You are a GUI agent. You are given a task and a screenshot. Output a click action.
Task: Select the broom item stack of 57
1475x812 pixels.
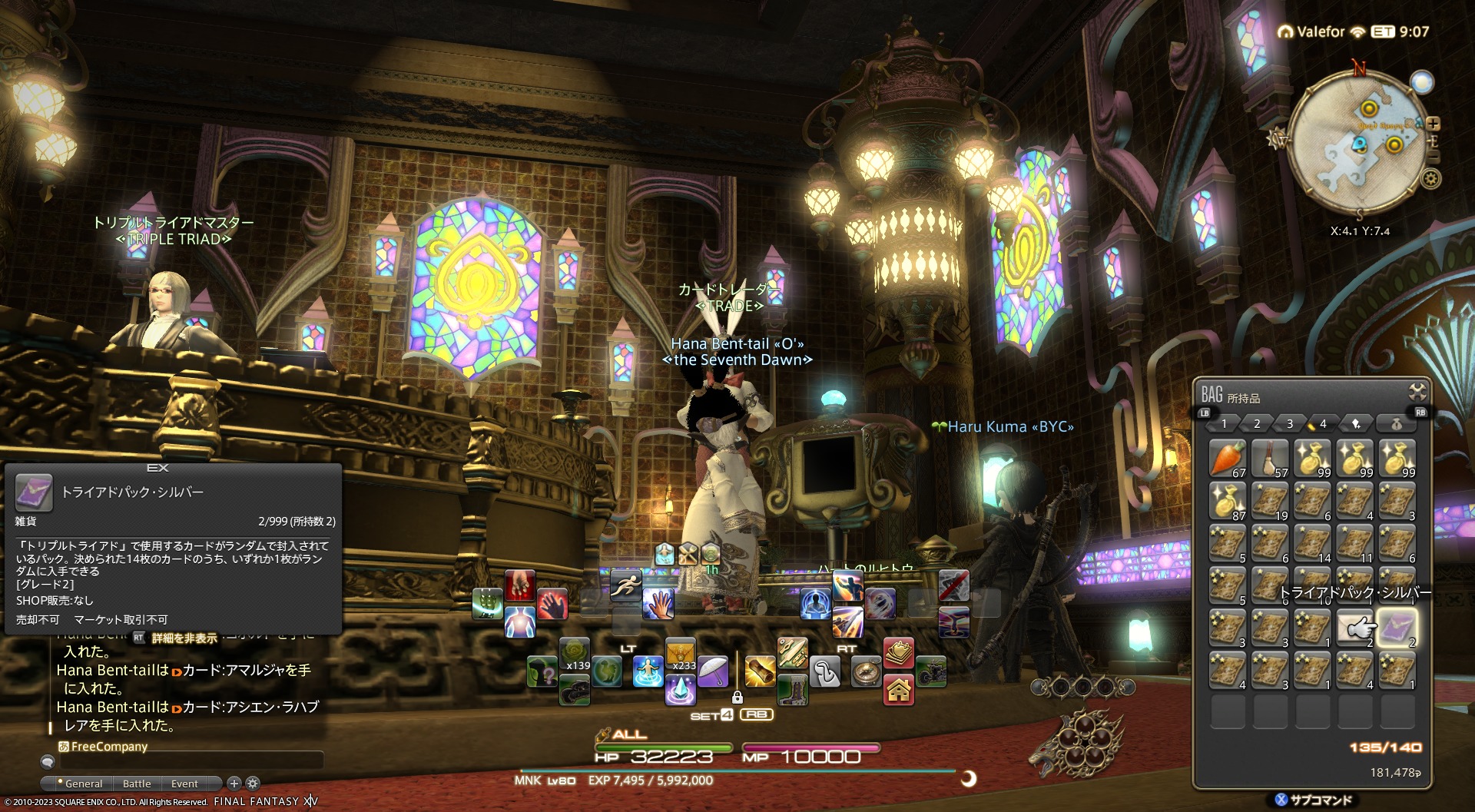(1270, 459)
